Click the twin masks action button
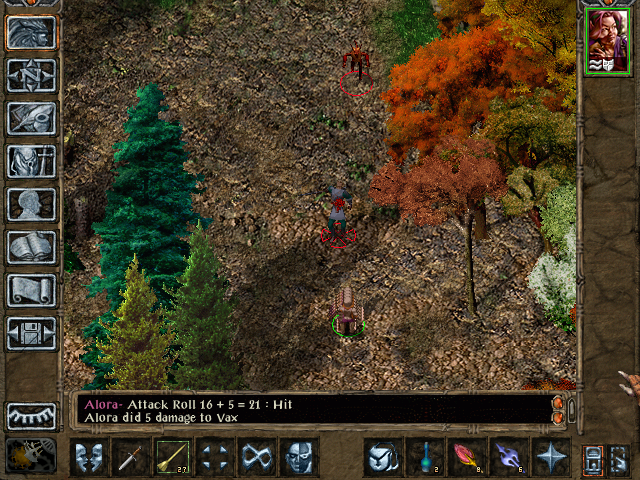The height and width of the screenshot is (480, 640). pyautogui.click(x=90, y=457)
